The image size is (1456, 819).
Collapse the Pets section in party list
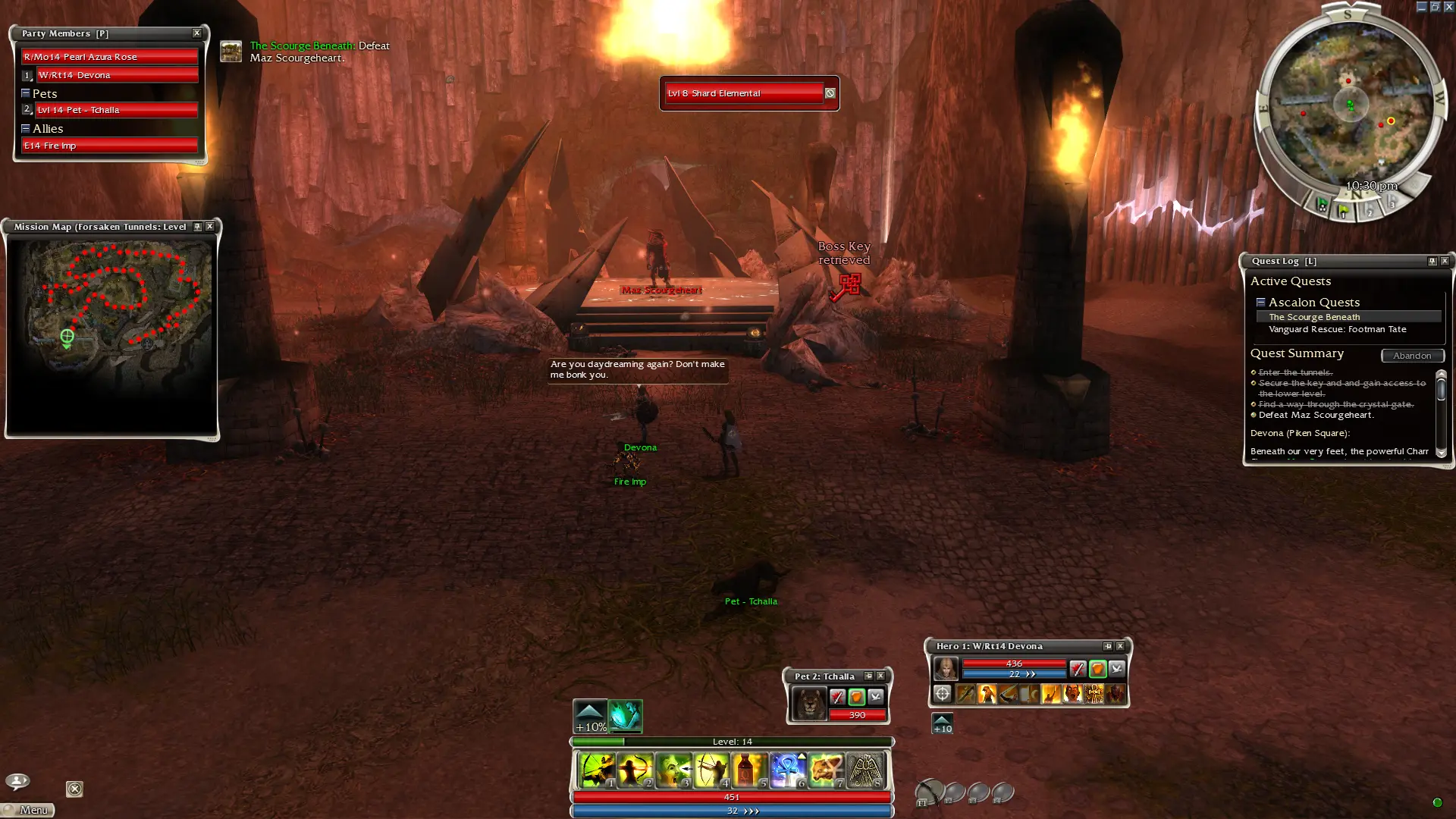click(x=26, y=93)
